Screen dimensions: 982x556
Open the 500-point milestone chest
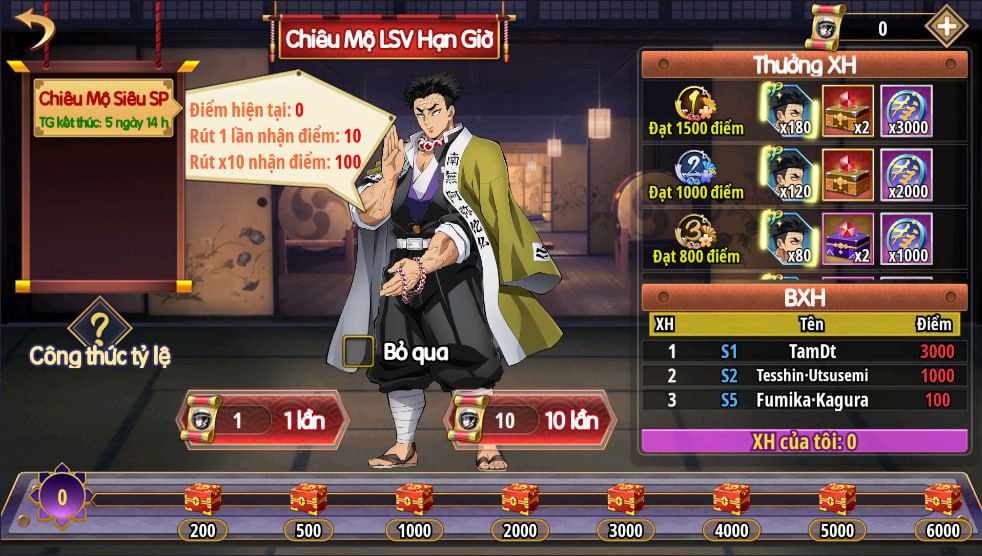pyautogui.click(x=309, y=498)
